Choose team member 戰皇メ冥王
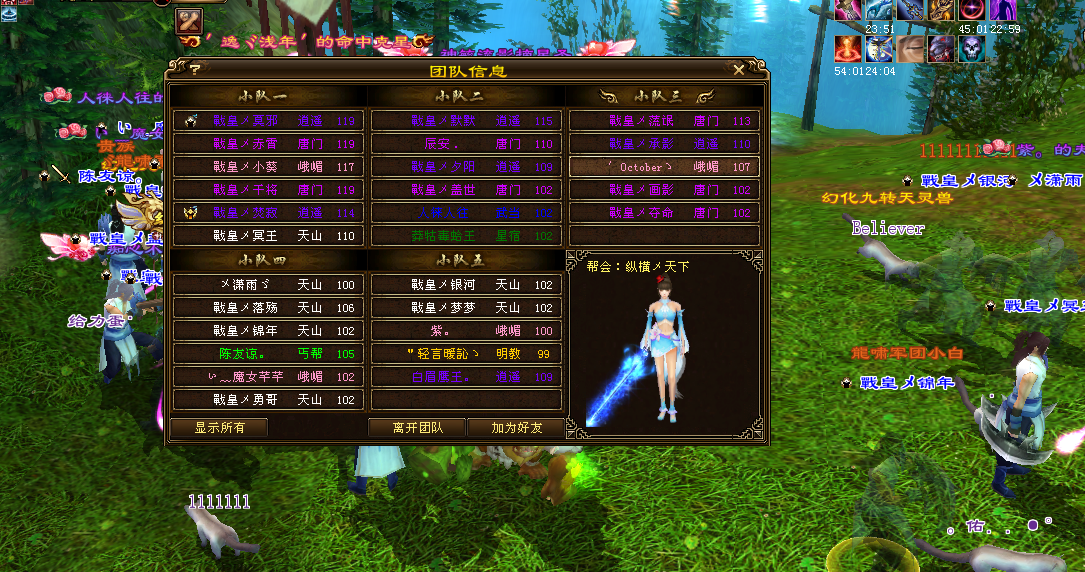The height and width of the screenshot is (572, 1085). 268,236
